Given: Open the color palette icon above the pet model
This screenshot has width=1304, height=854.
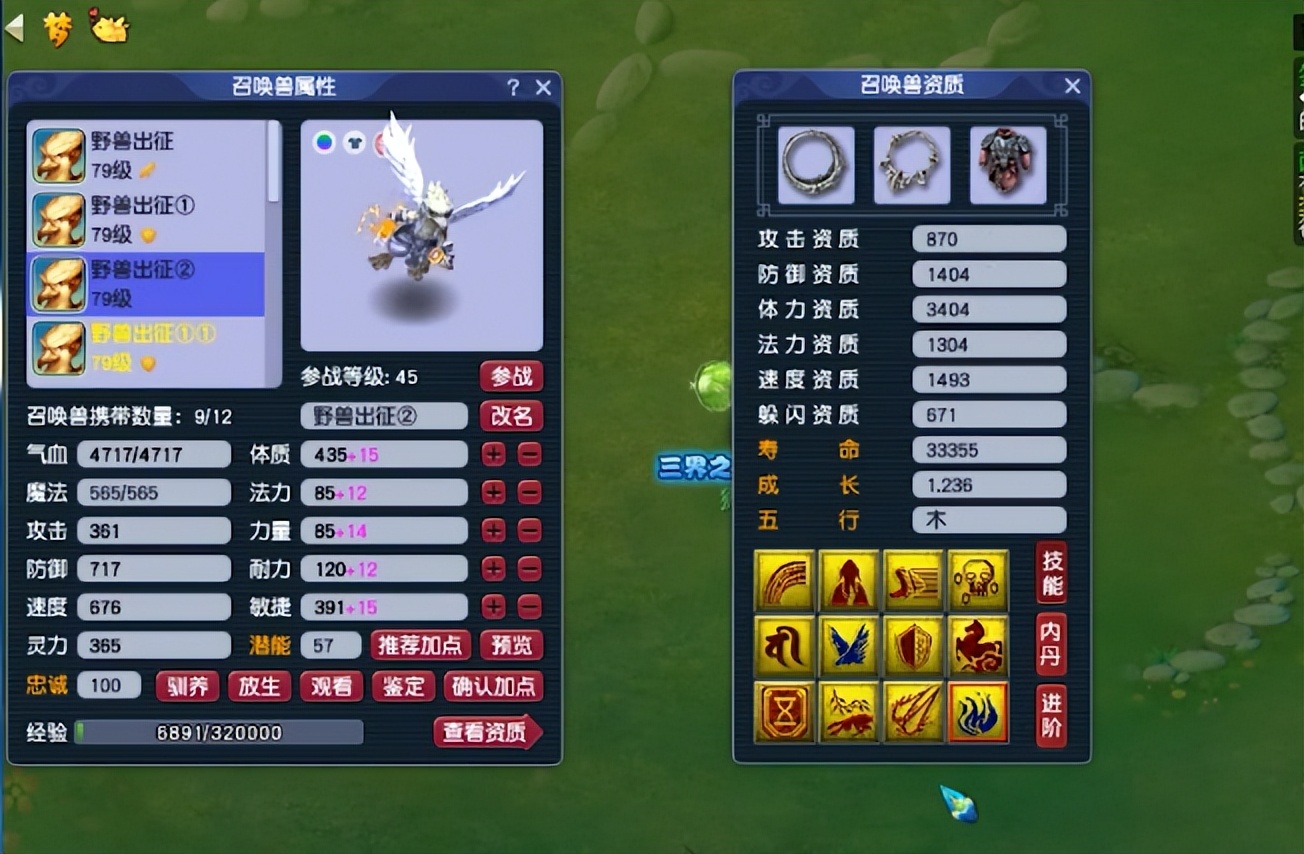Looking at the screenshot, I should click(324, 144).
